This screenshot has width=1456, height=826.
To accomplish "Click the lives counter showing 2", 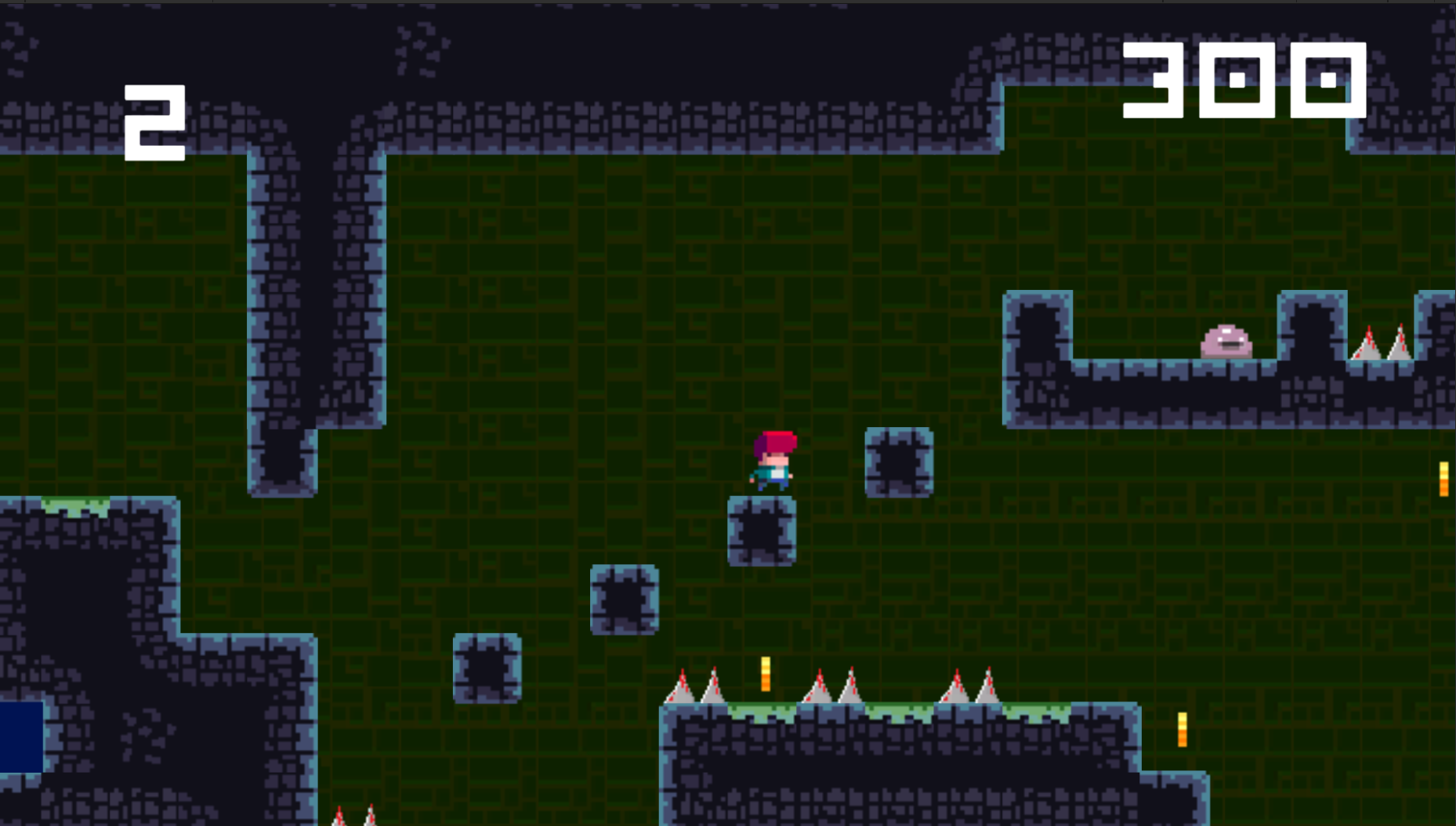I will [154, 121].
